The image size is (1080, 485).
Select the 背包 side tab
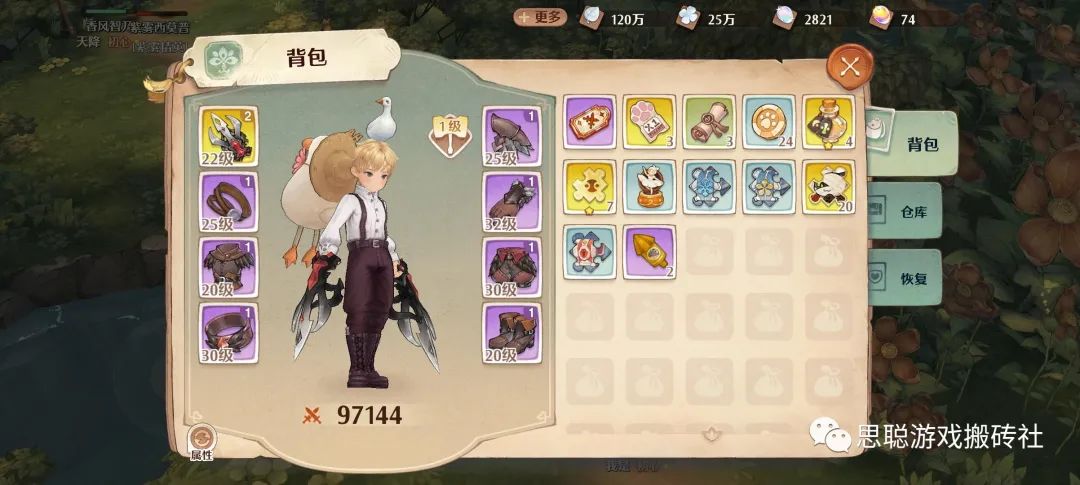pyautogui.click(x=910, y=144)
